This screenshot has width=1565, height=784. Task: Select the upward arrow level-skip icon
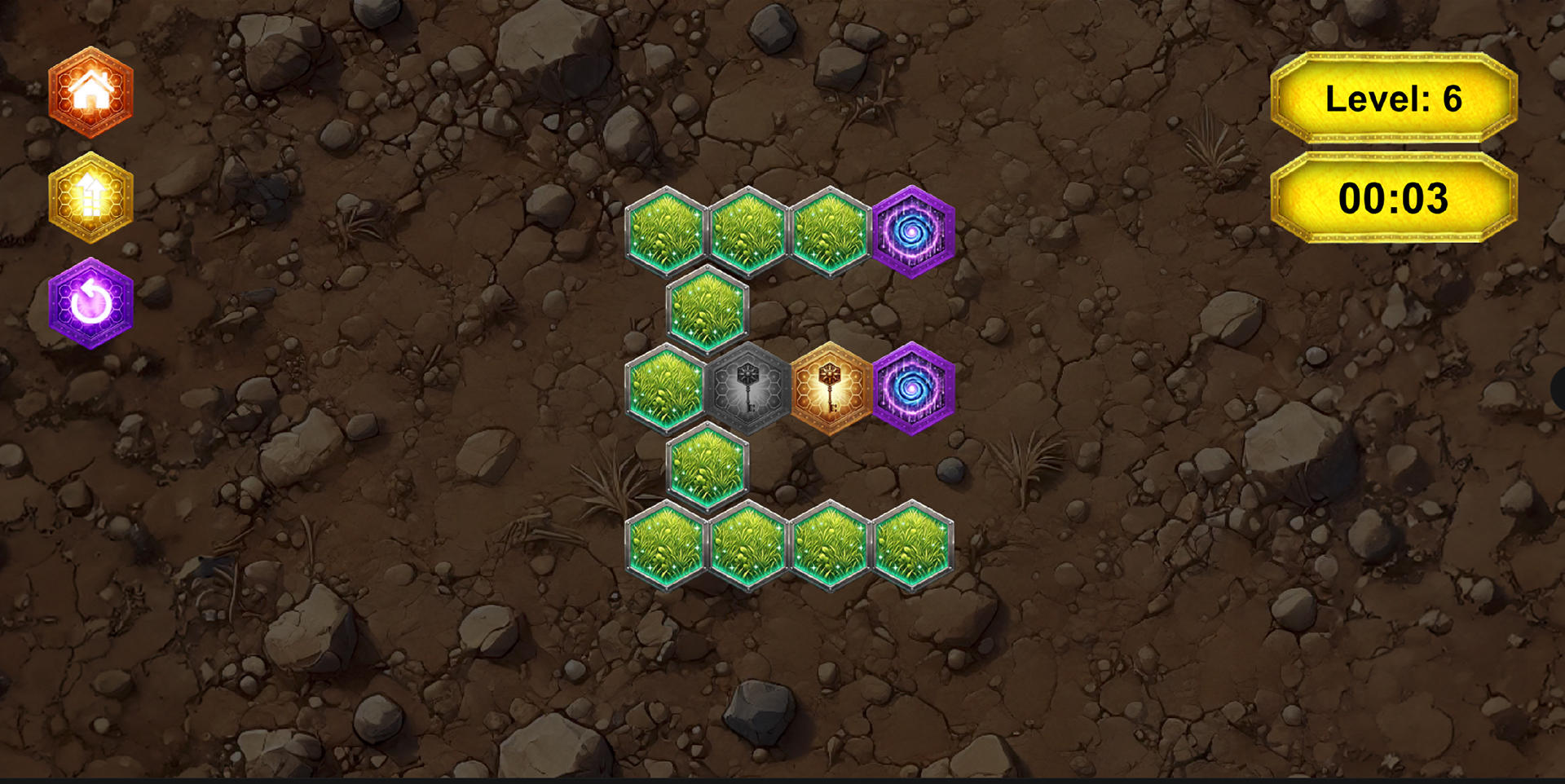90,196
